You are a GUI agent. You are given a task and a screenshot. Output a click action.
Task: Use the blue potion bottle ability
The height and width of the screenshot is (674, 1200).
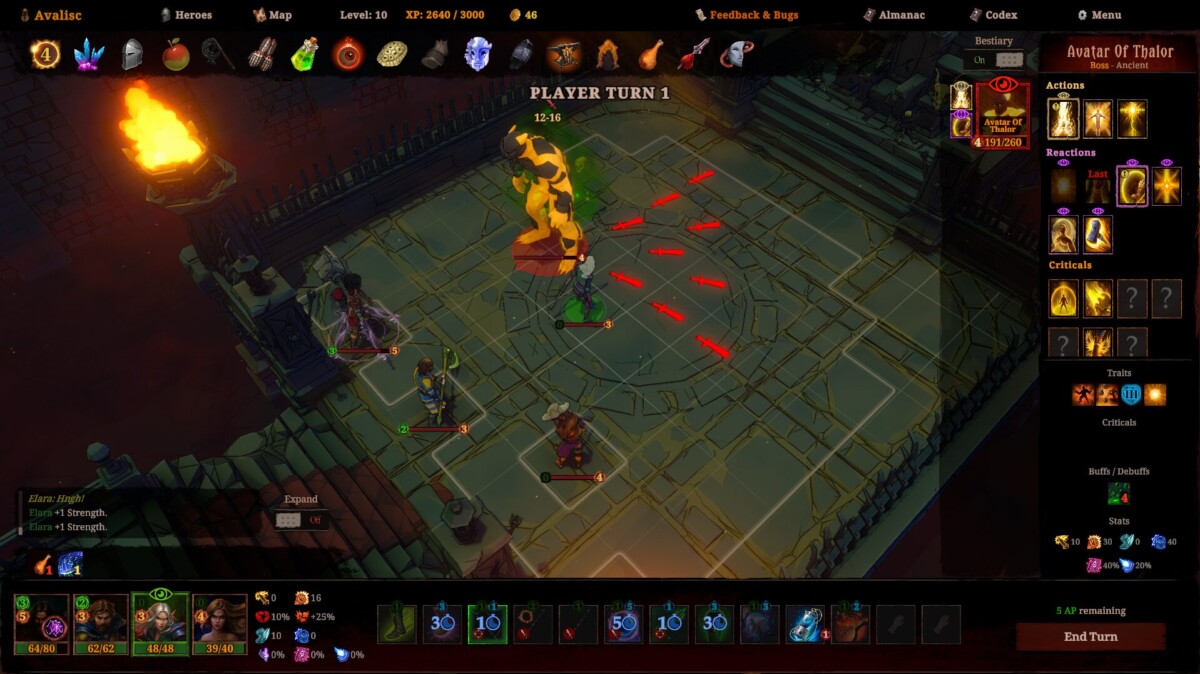coord(804,624)
